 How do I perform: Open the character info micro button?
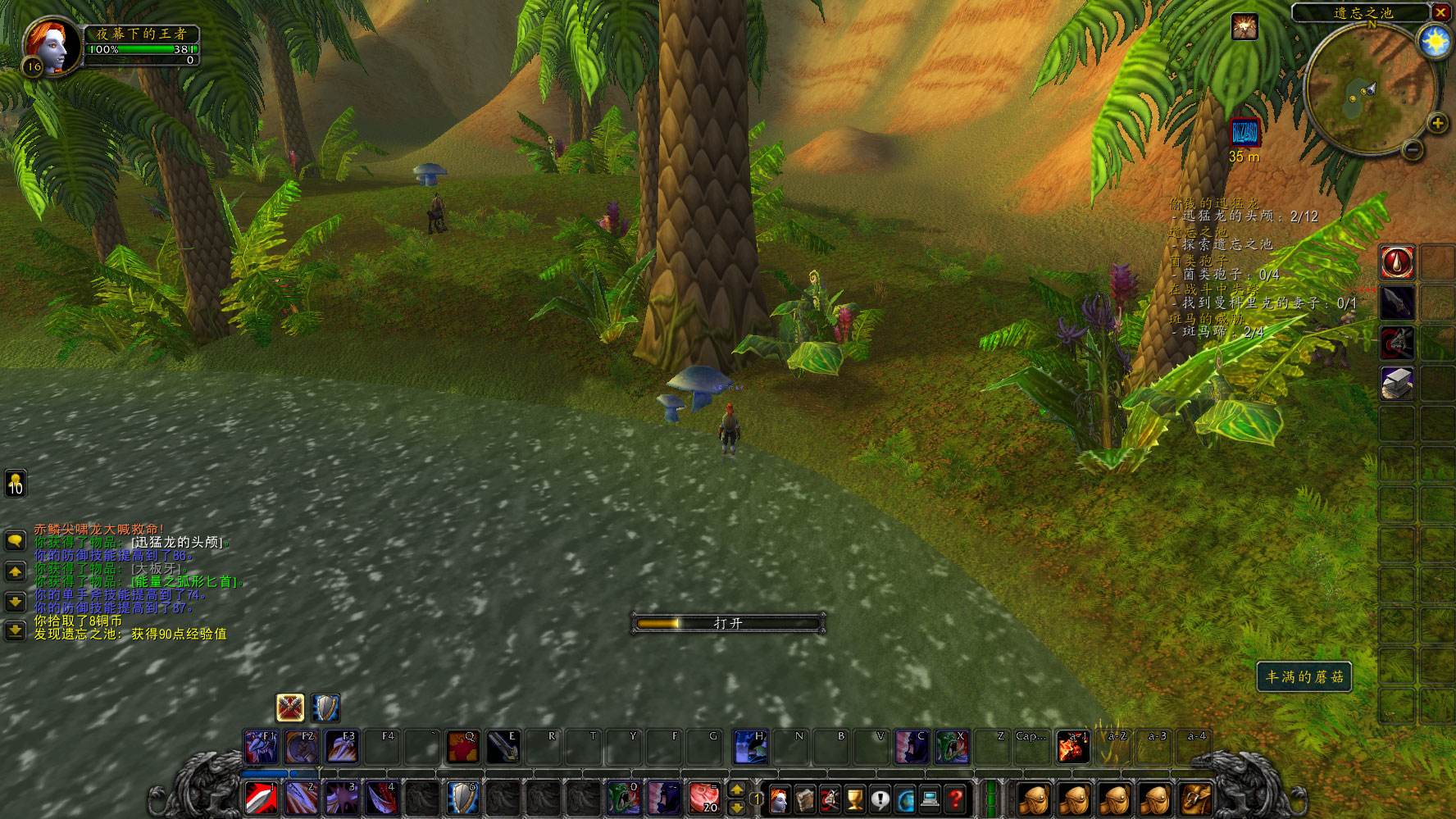780,798
